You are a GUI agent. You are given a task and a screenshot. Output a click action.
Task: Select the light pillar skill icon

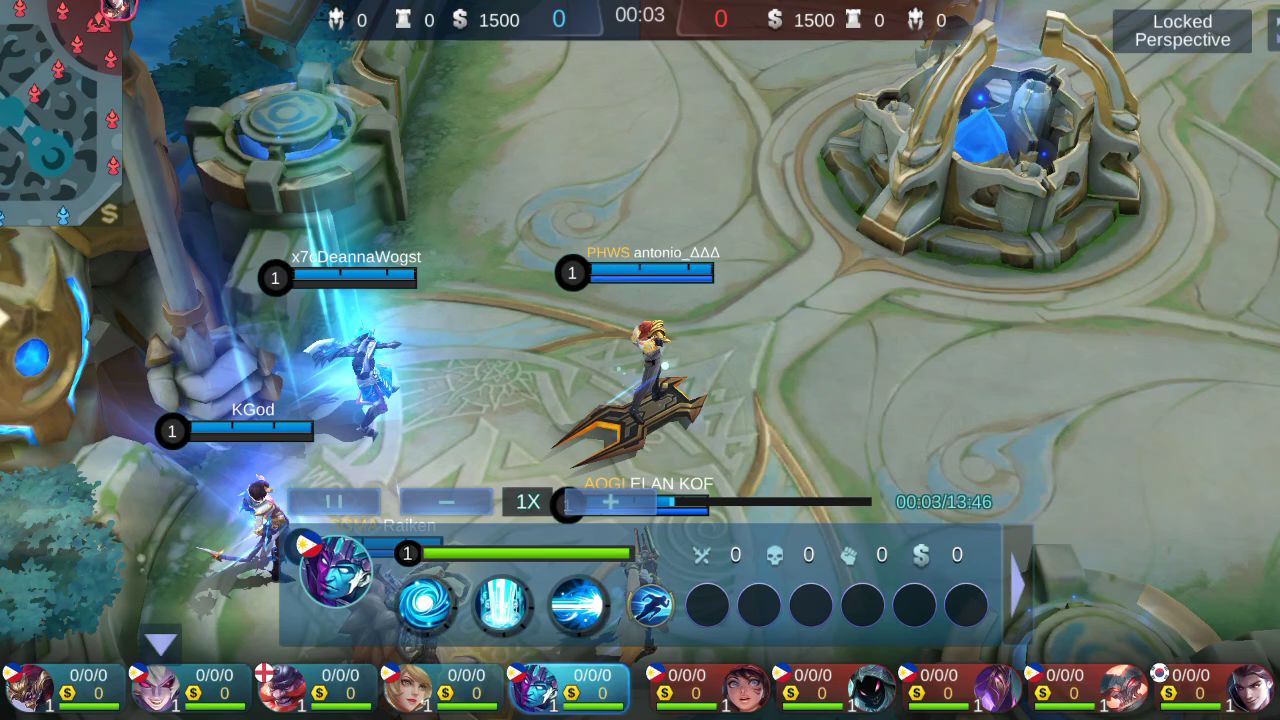[x=502, y=604]
